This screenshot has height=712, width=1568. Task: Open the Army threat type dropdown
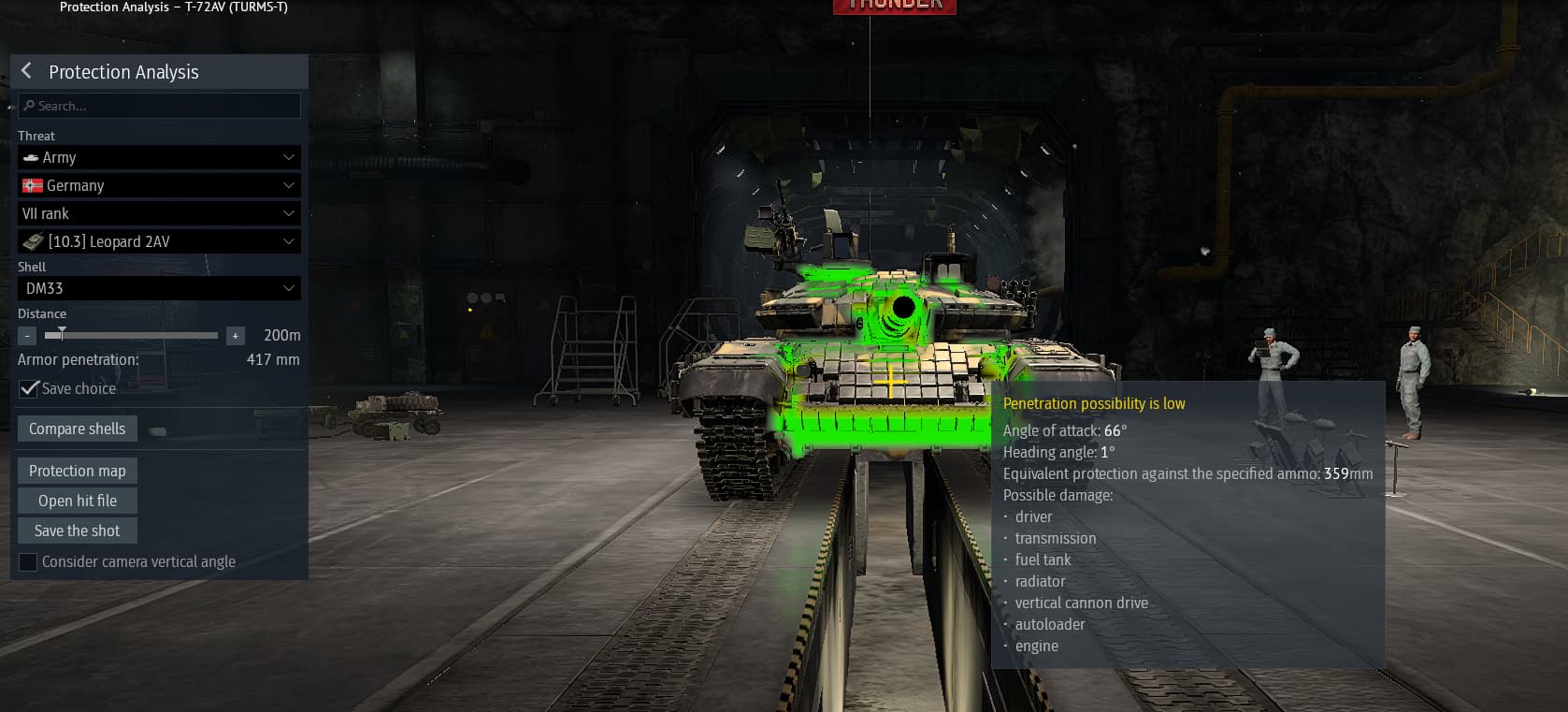159,157
